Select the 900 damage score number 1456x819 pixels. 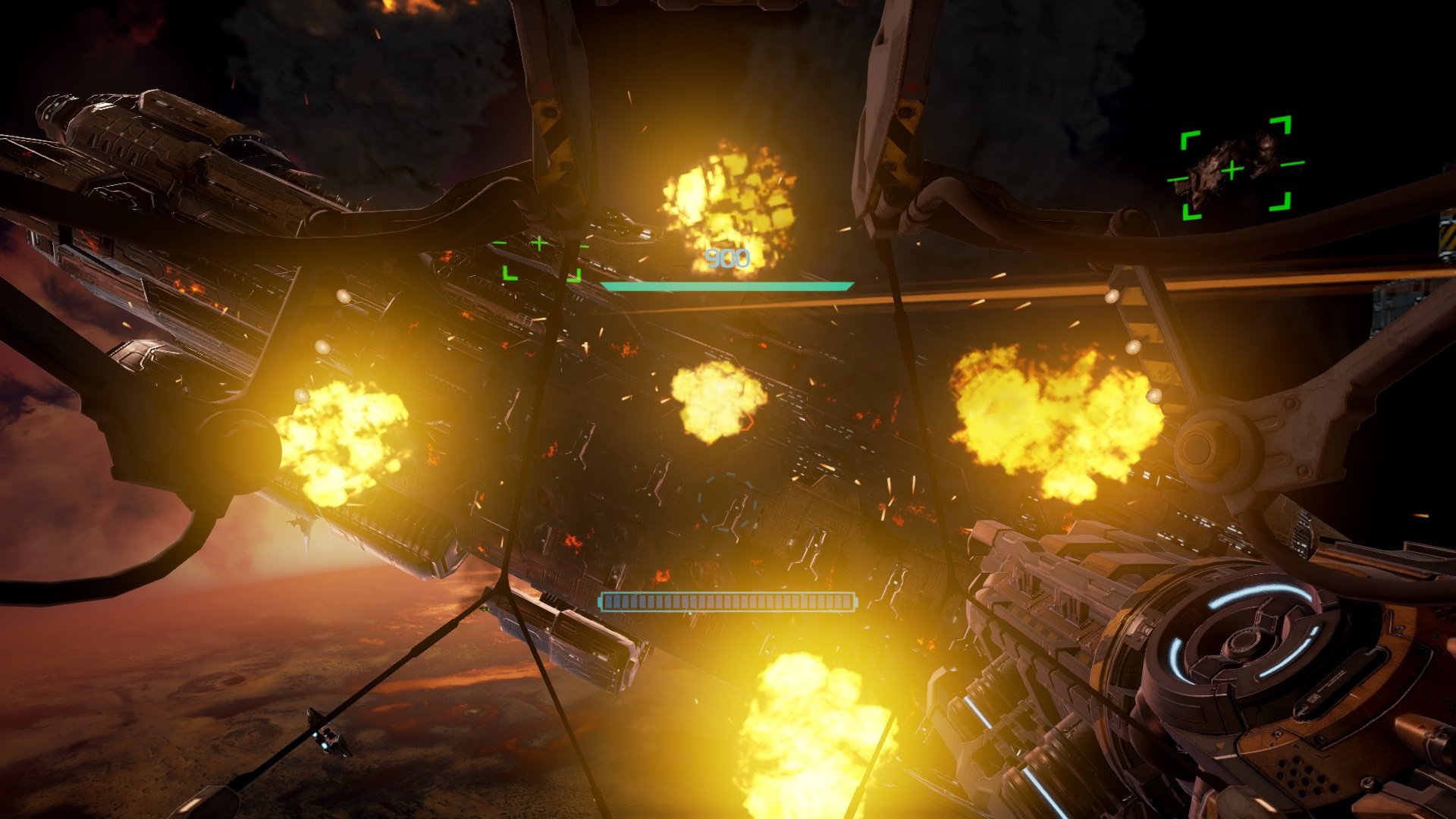[x=726, y=259]
